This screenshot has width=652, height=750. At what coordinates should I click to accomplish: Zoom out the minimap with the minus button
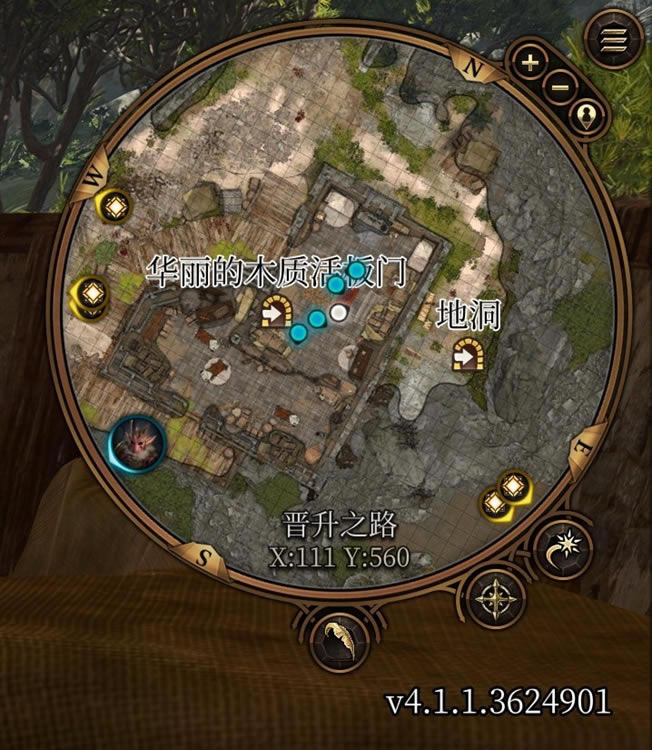[560, 86]
